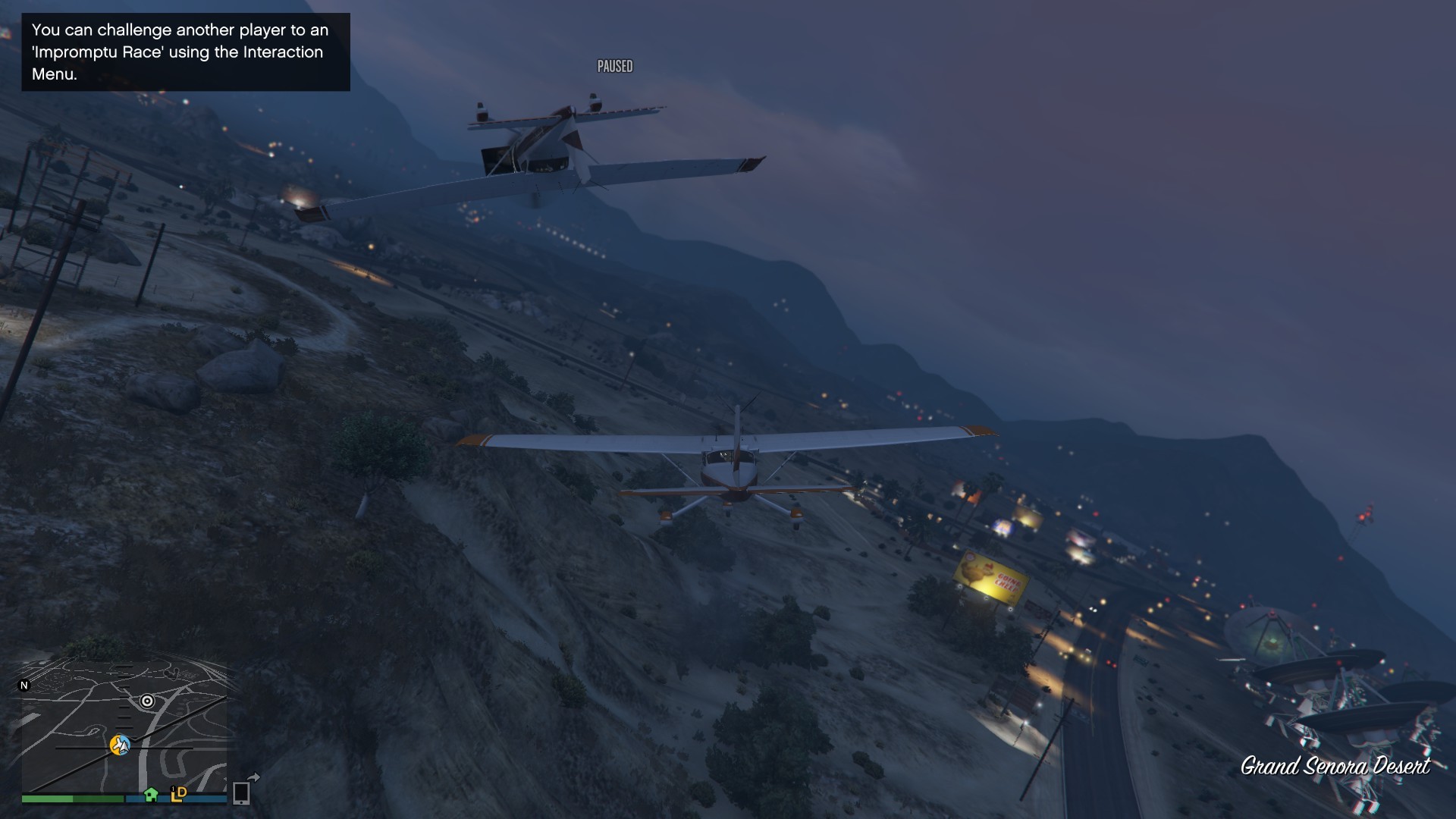Select the yellow LD mission marker
The width and height of the screenshot is (1456, 819).
point(179,793)
